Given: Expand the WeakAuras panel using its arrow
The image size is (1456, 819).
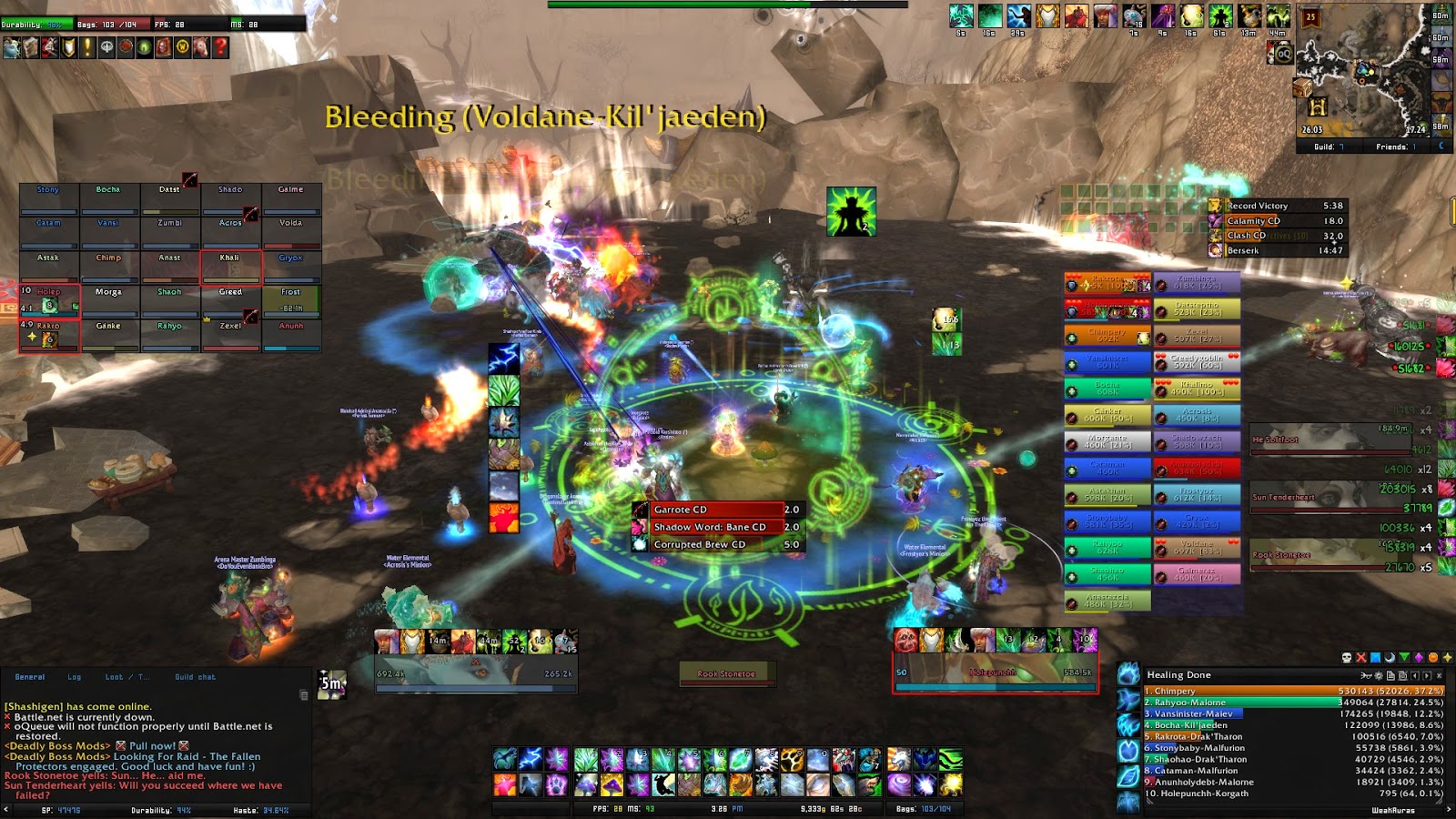Looking at the screenshot, I should [x=1450, y=808].
